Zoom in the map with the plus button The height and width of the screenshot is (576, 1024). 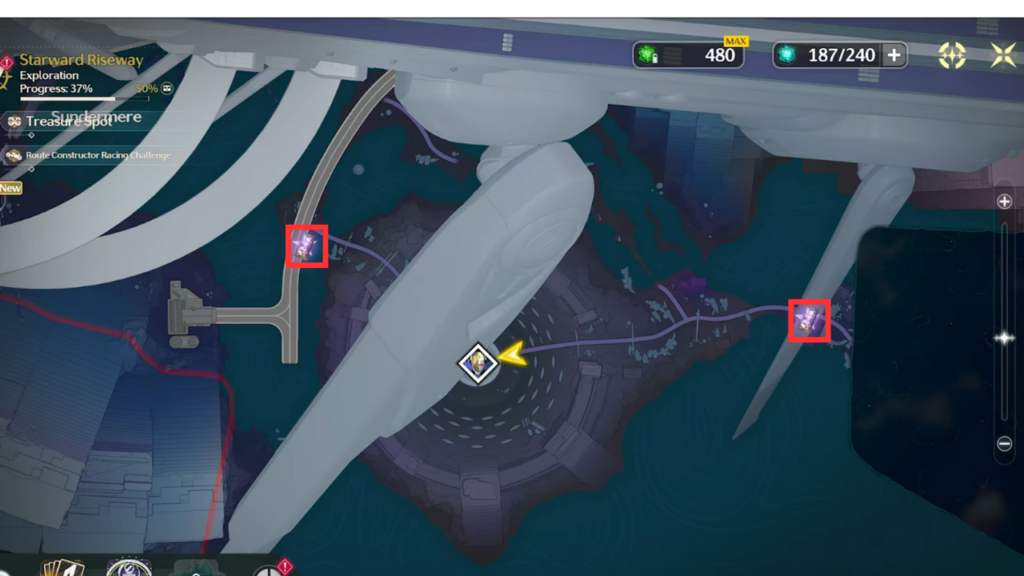click(x=1005, y=201)
